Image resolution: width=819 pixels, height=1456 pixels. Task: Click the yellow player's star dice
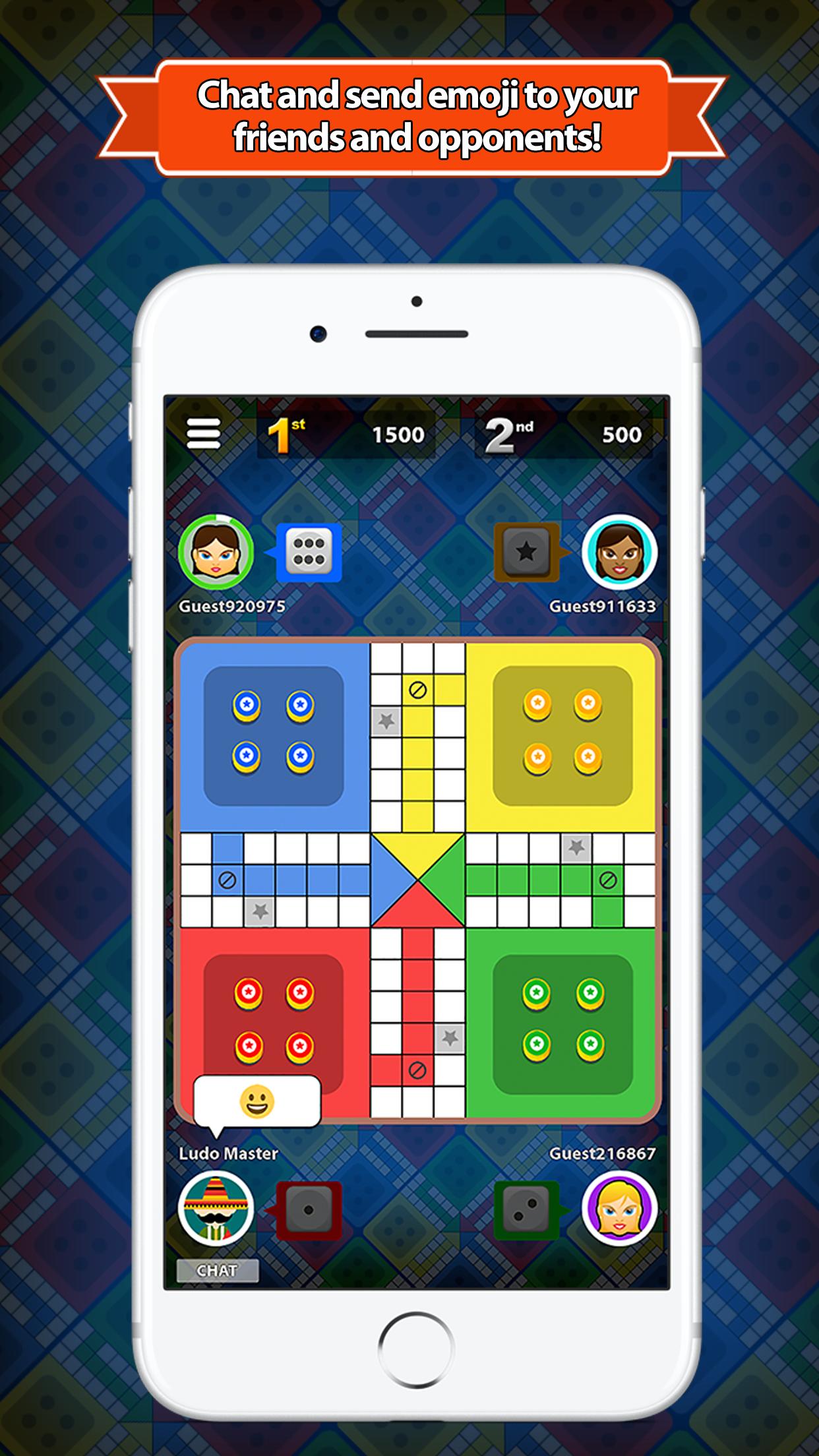tap(526, 552)
